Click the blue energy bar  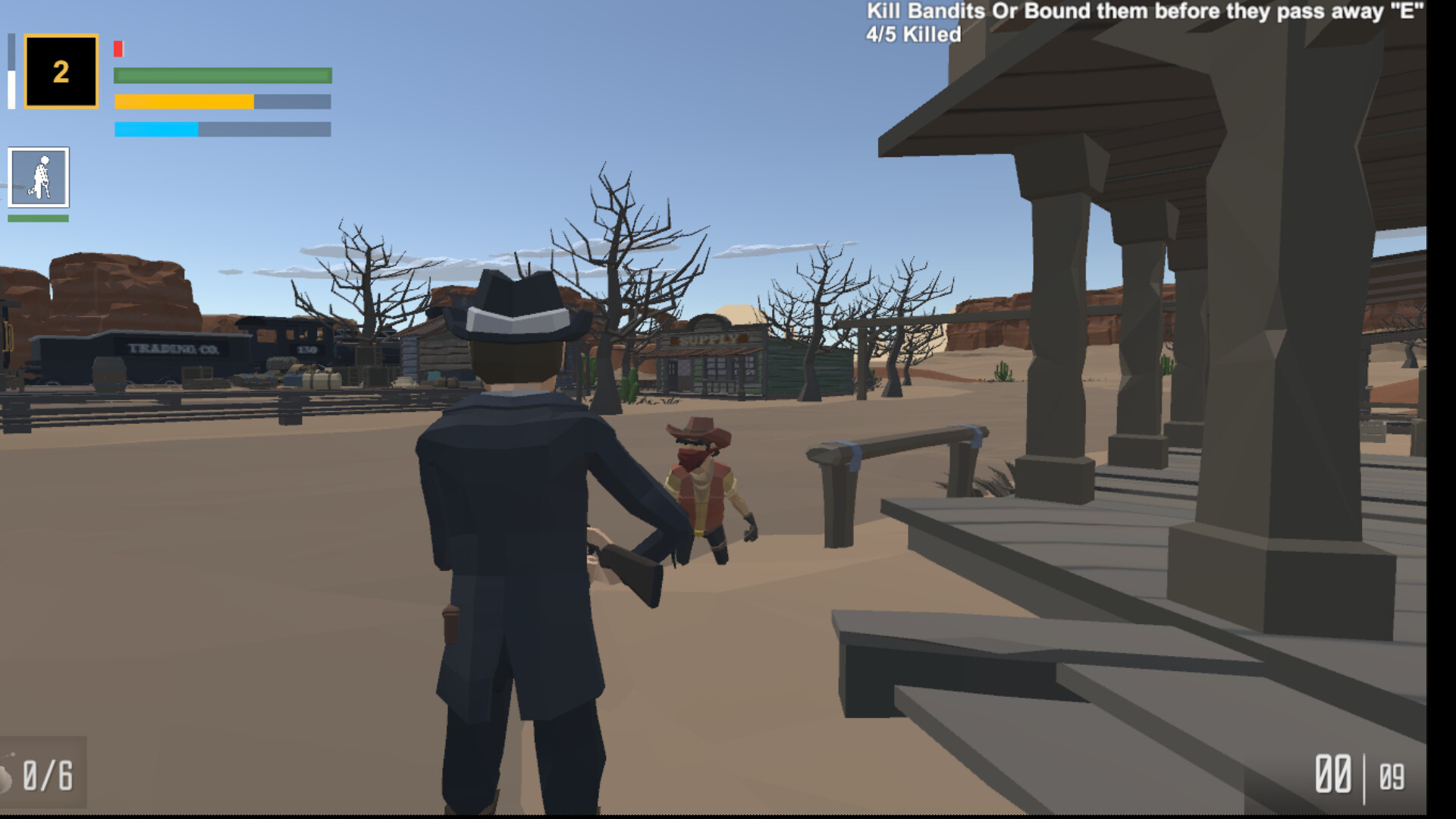coord(157,128)
